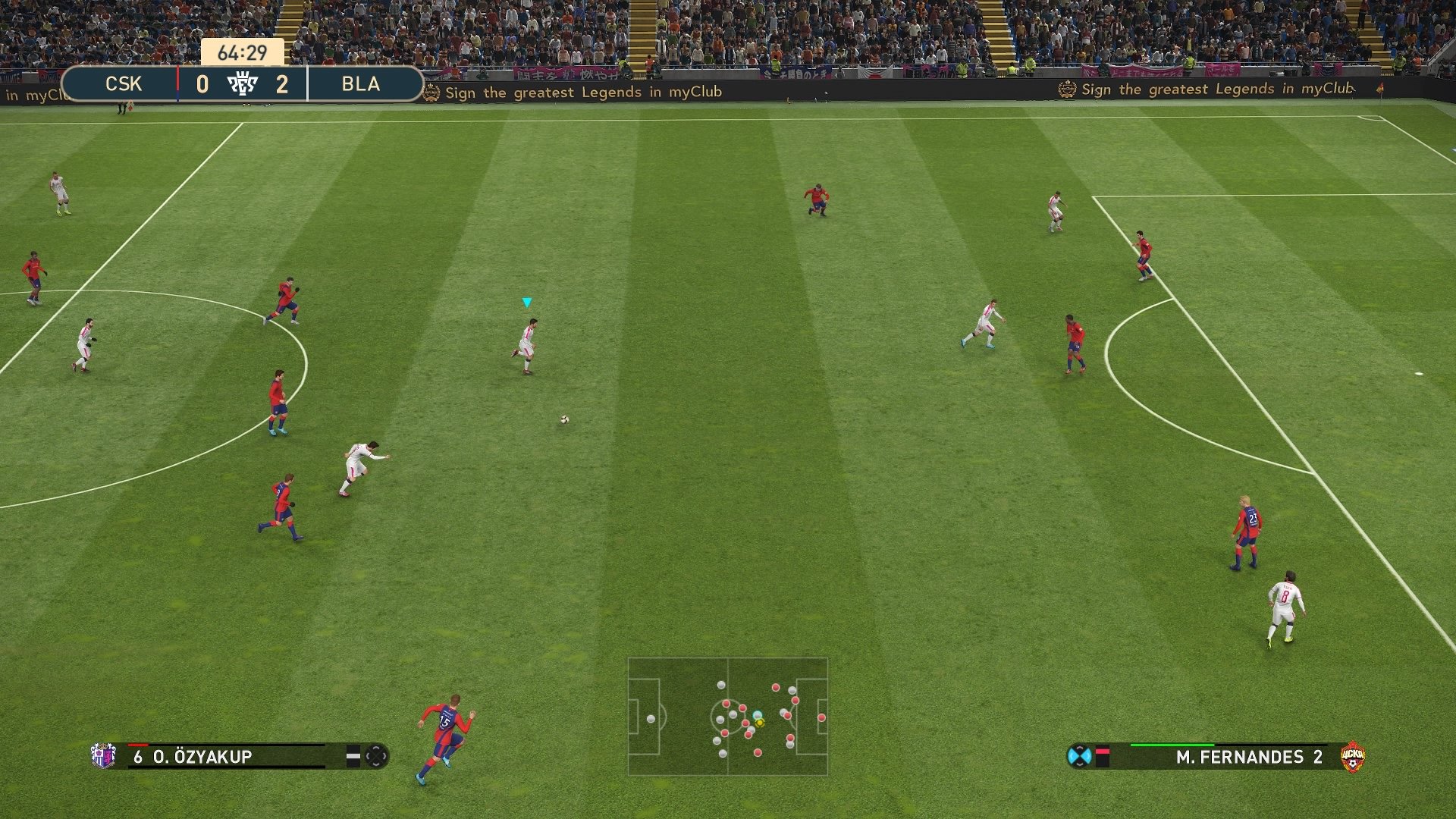Select the blue analog-stick icon near Fernandes
The width and height of the screenshot is (1456, 819).
[x=1079, y=757]
